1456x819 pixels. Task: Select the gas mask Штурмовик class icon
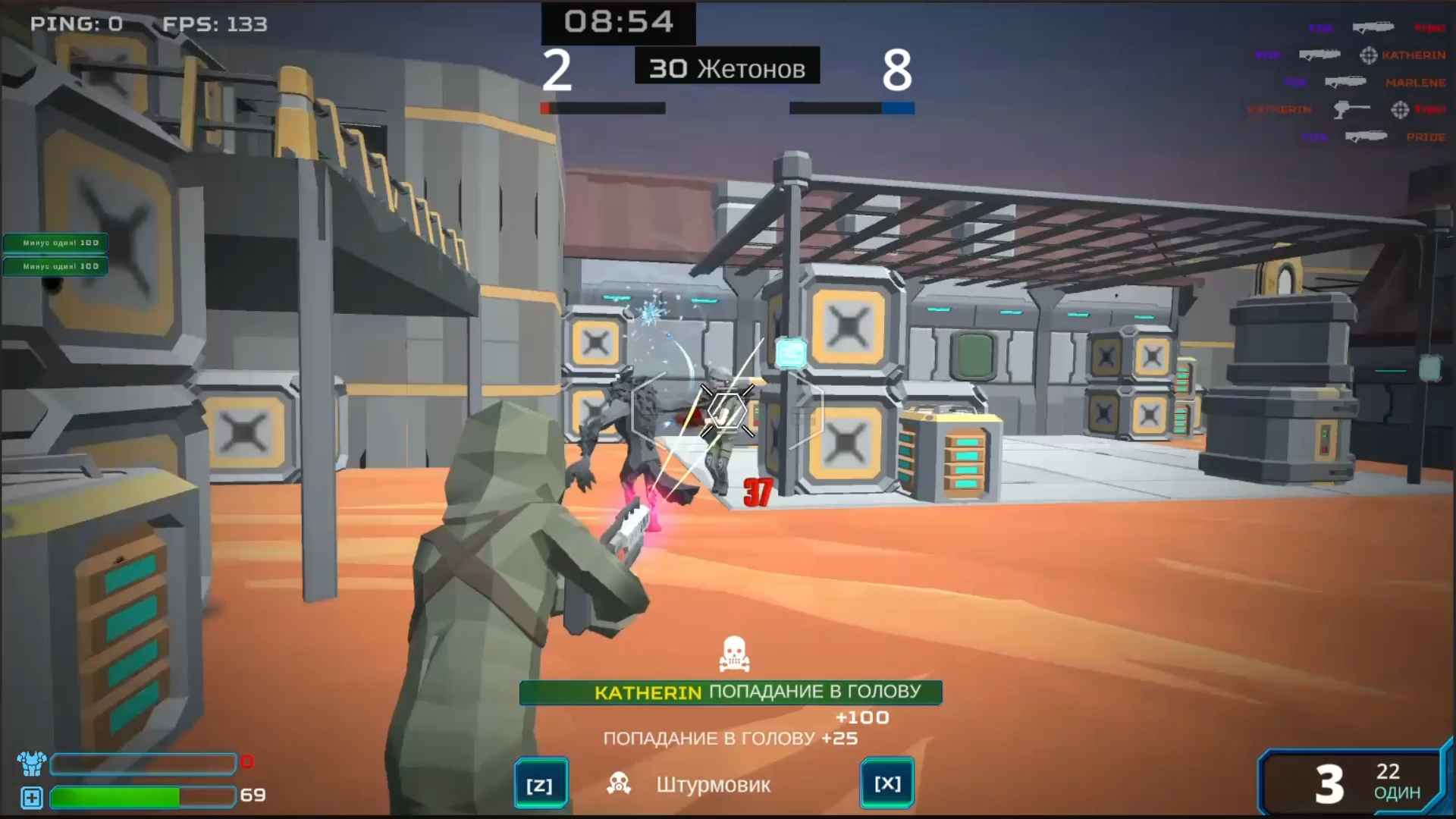pos(620,784)
